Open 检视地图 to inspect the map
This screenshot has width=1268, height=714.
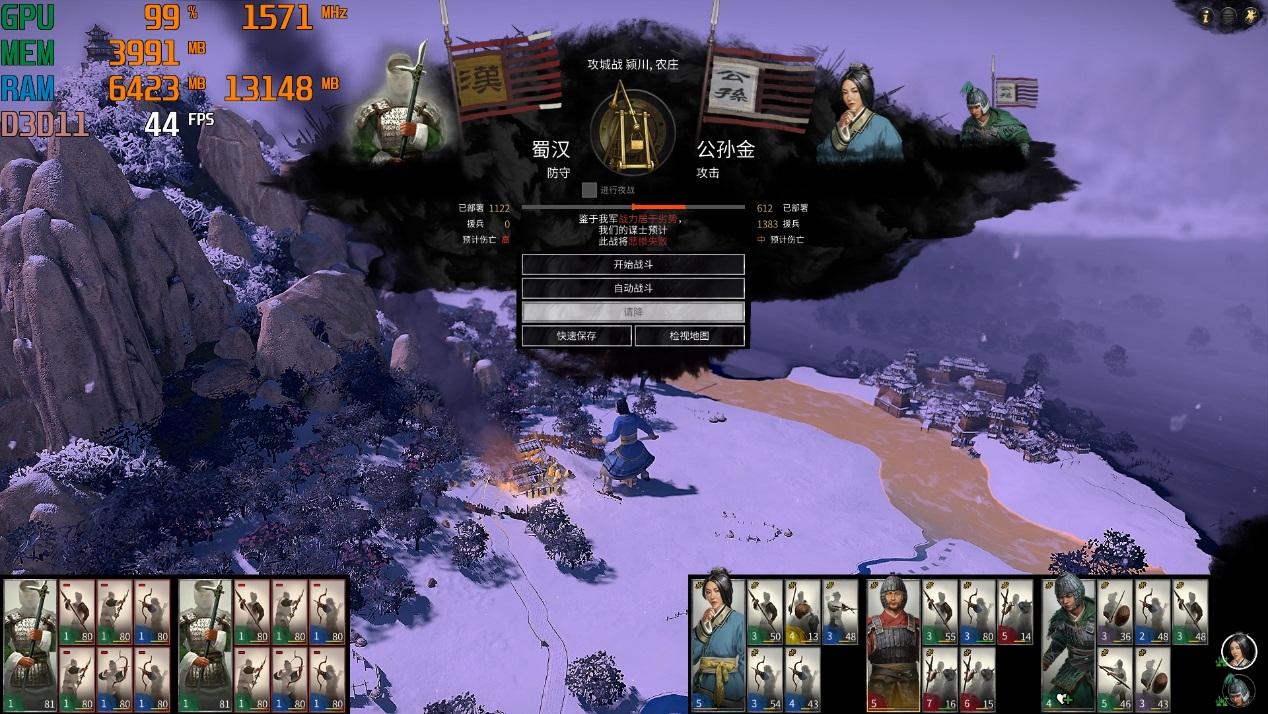click(x=689, y=336)
